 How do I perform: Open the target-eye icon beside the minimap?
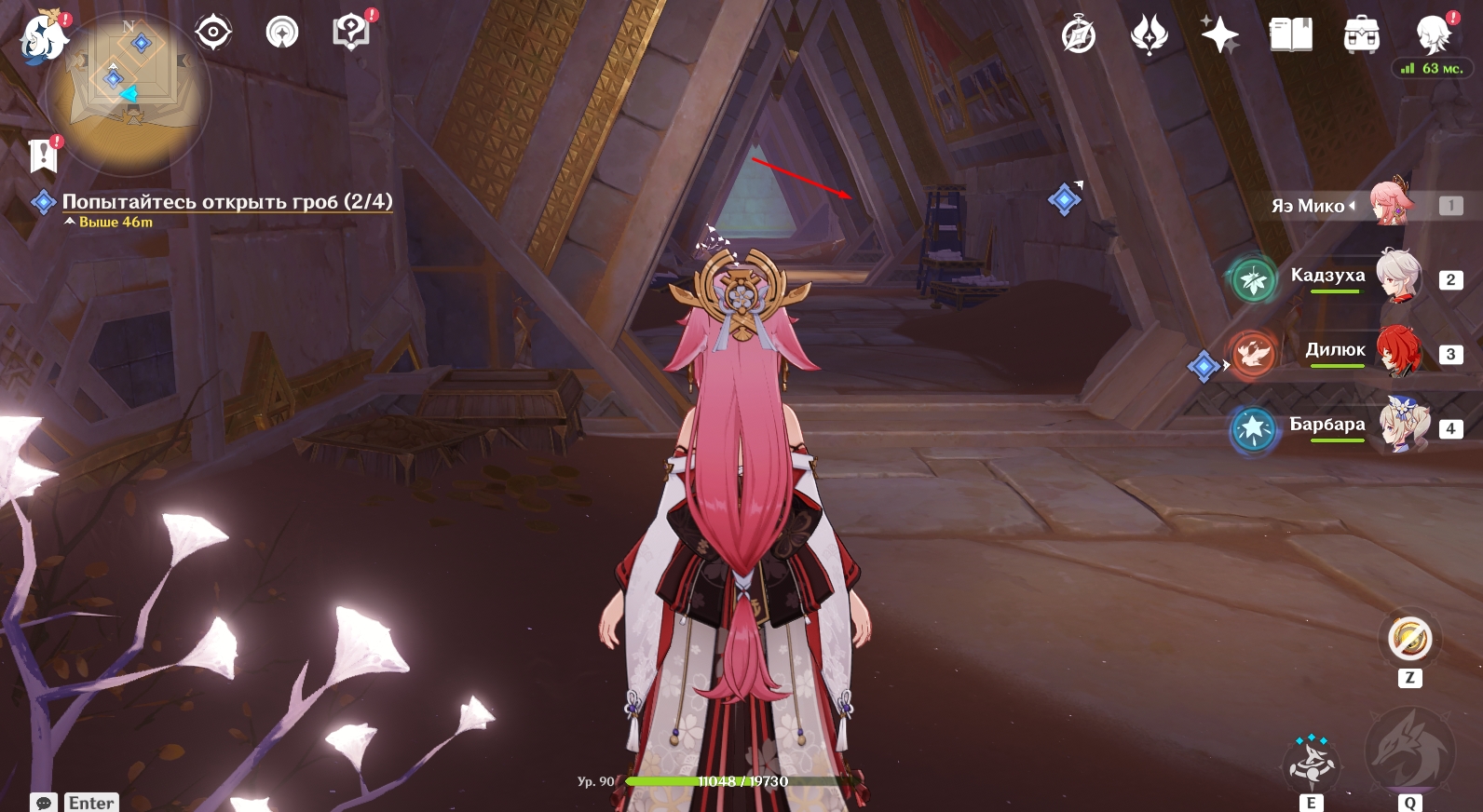(212, 33)
